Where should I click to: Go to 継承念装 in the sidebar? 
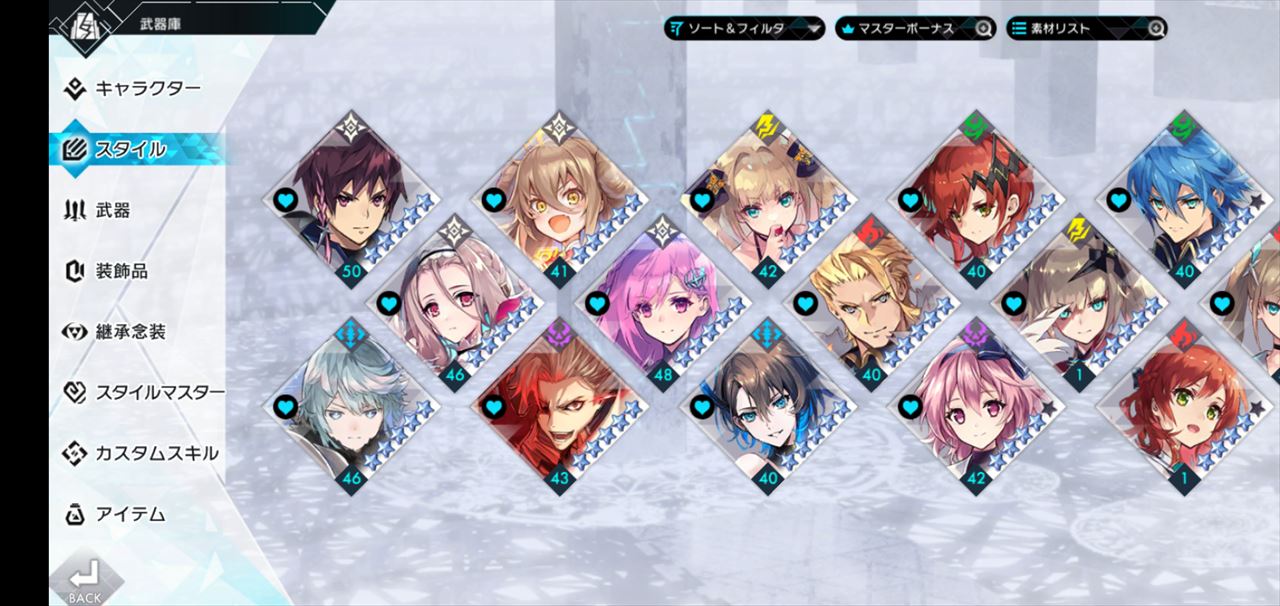(x=130, y=332)
